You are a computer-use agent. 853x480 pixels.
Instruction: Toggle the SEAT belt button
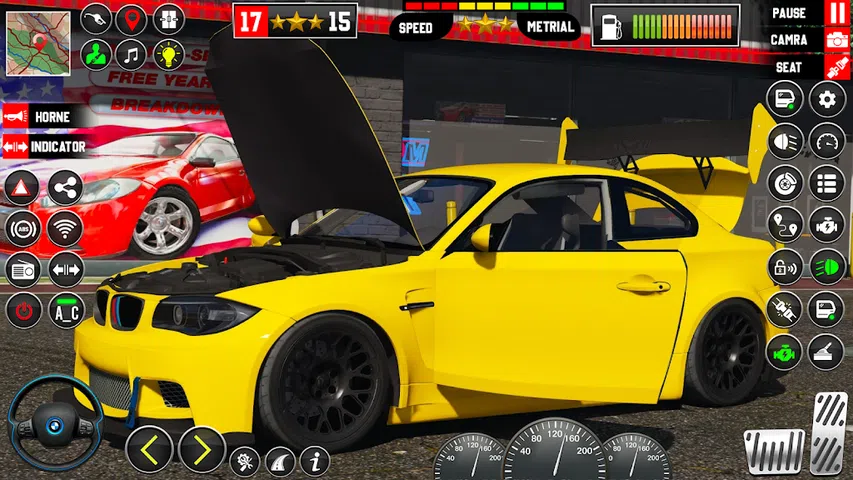pyautogui.click(x=836, y=67)
